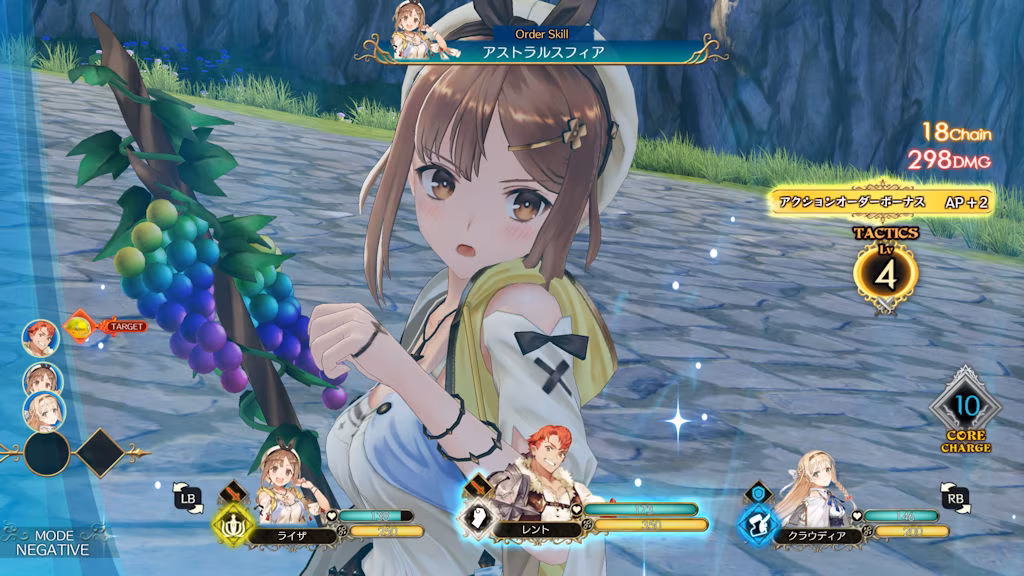
Task: Select the blonde Klaudia portrait in turn order
Action: (x=45, y=407)
